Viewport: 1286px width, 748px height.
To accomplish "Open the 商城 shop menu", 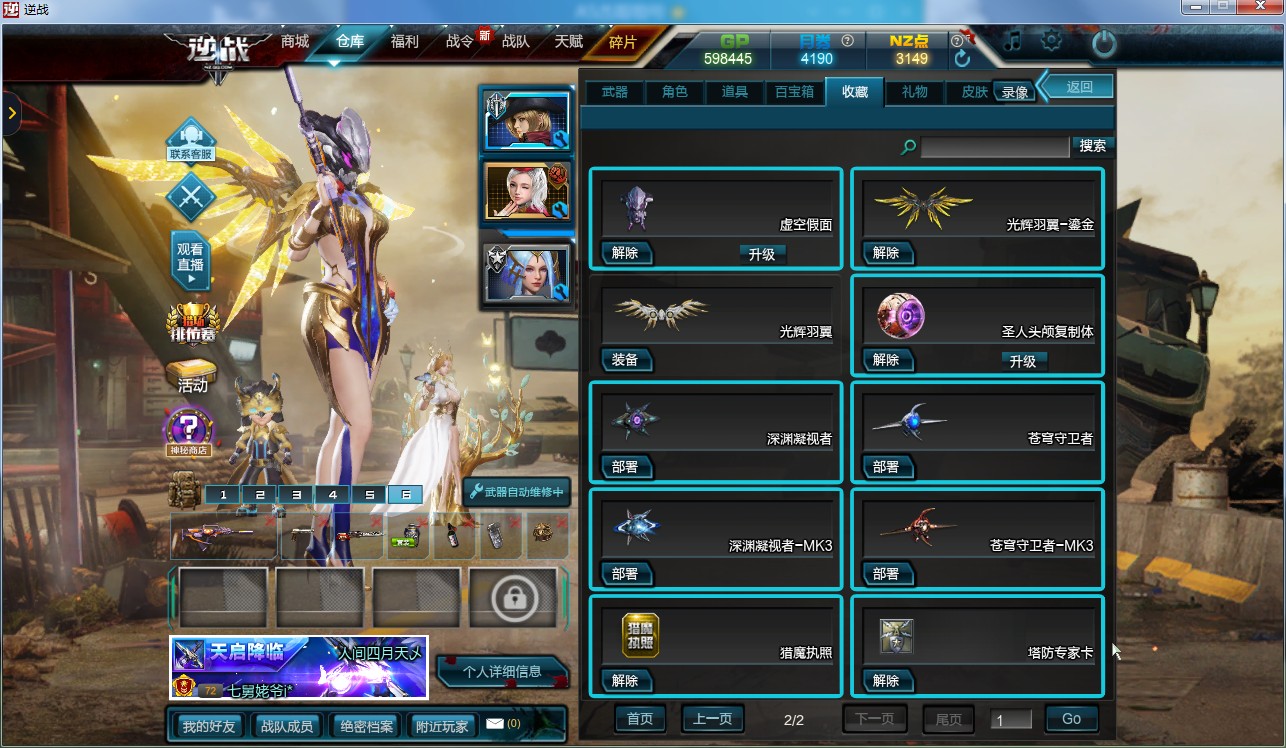I will coord(295,42).
